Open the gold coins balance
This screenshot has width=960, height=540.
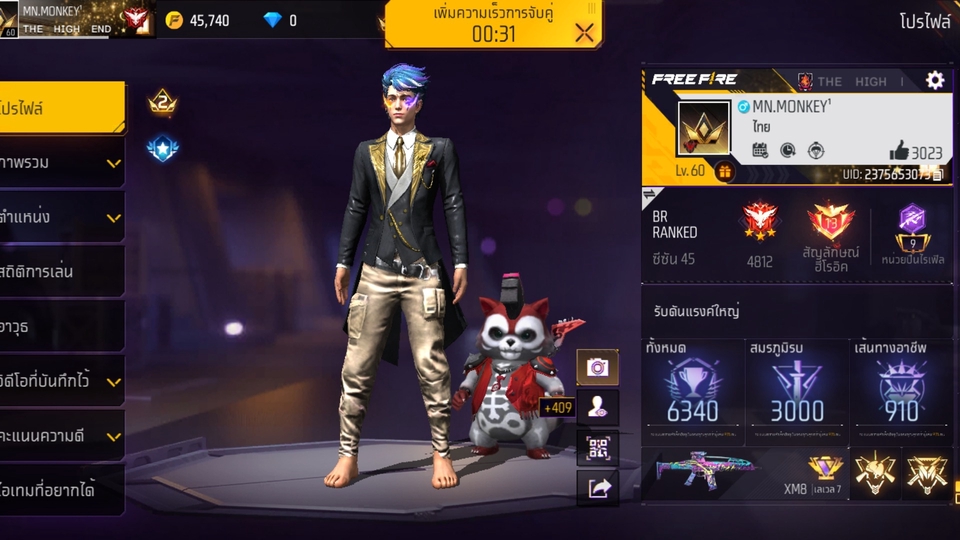pos(198,20)
